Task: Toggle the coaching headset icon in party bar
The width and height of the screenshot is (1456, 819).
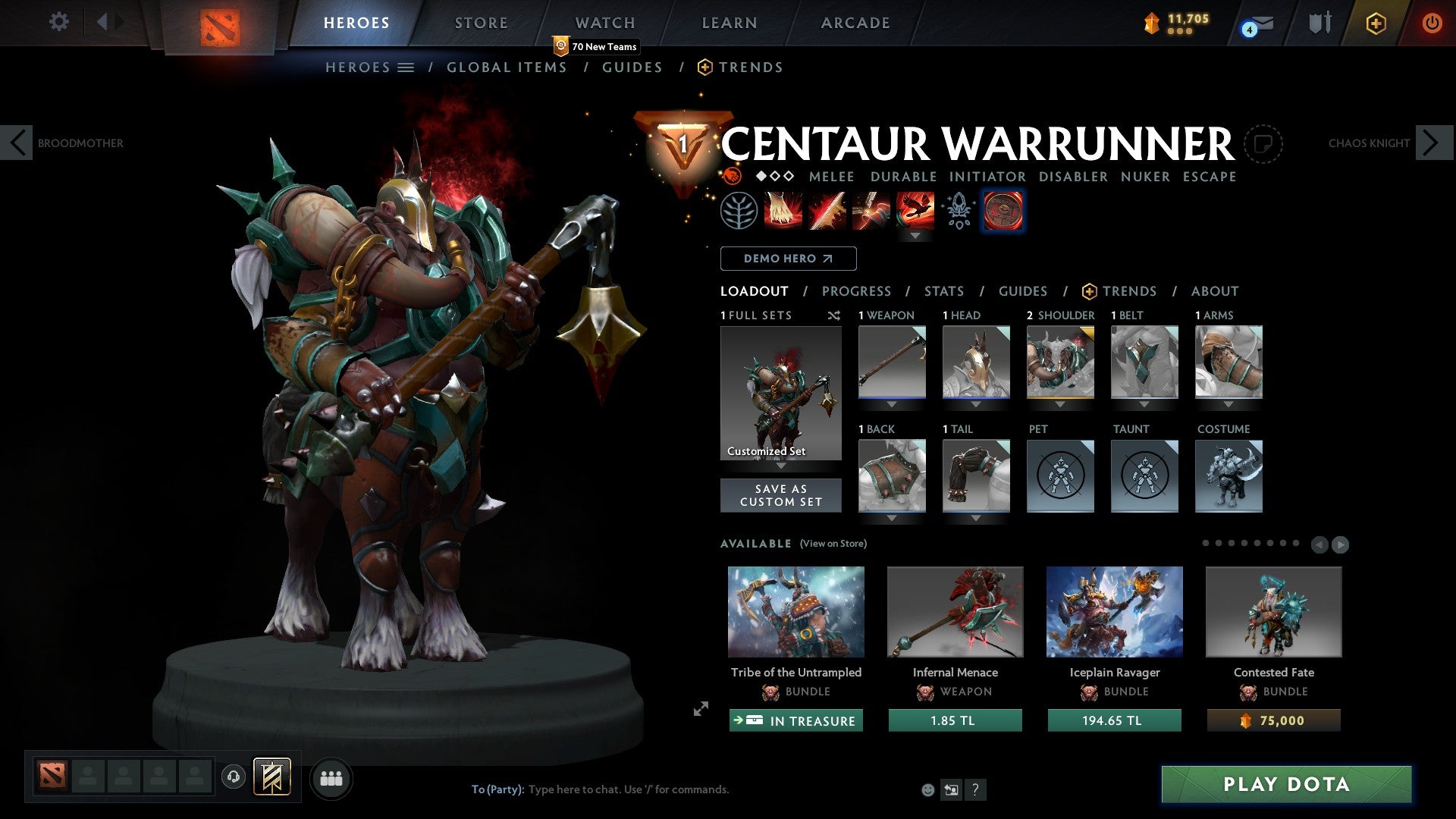Action: [x=233, y=777]
